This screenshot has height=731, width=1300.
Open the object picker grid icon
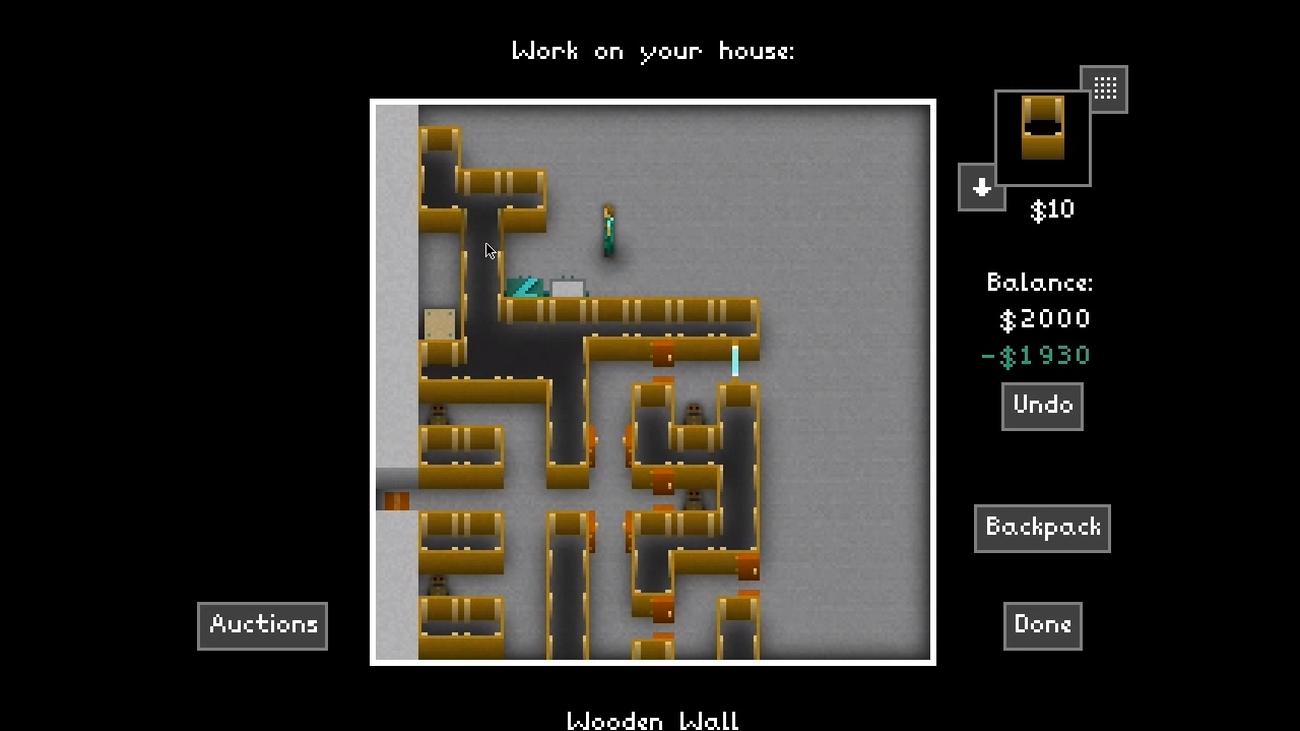pyautogui.click(x=1105, y=88)
